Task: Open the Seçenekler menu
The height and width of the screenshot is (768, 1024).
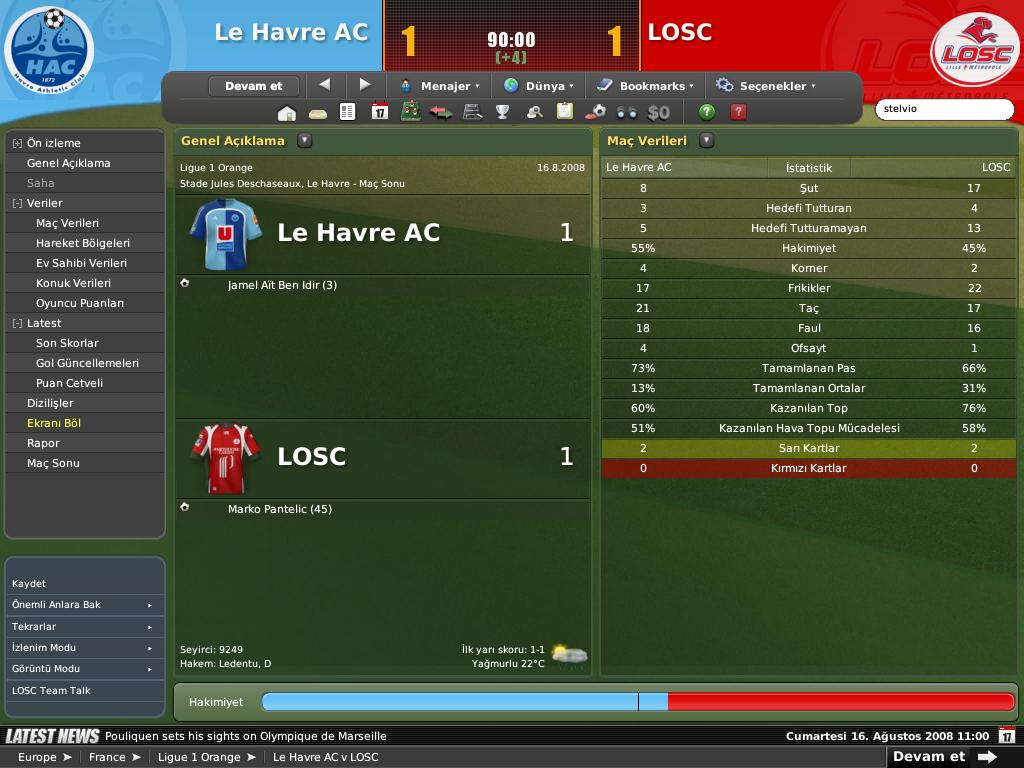Action: pos(767,86)
